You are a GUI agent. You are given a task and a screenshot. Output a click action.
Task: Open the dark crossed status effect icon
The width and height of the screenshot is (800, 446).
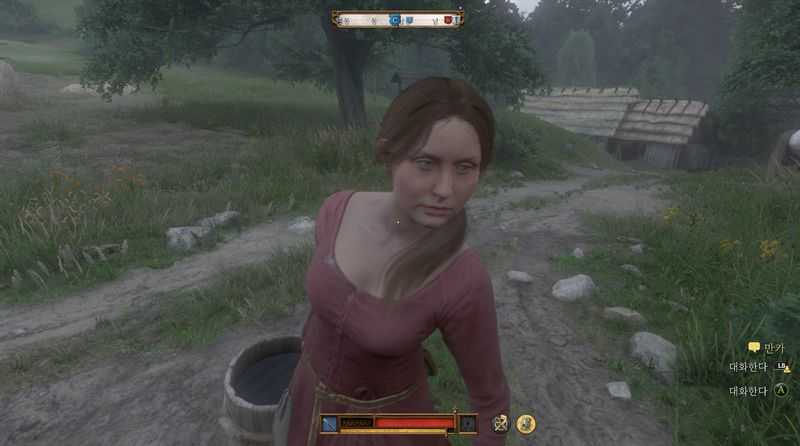[x=500, y=424]
